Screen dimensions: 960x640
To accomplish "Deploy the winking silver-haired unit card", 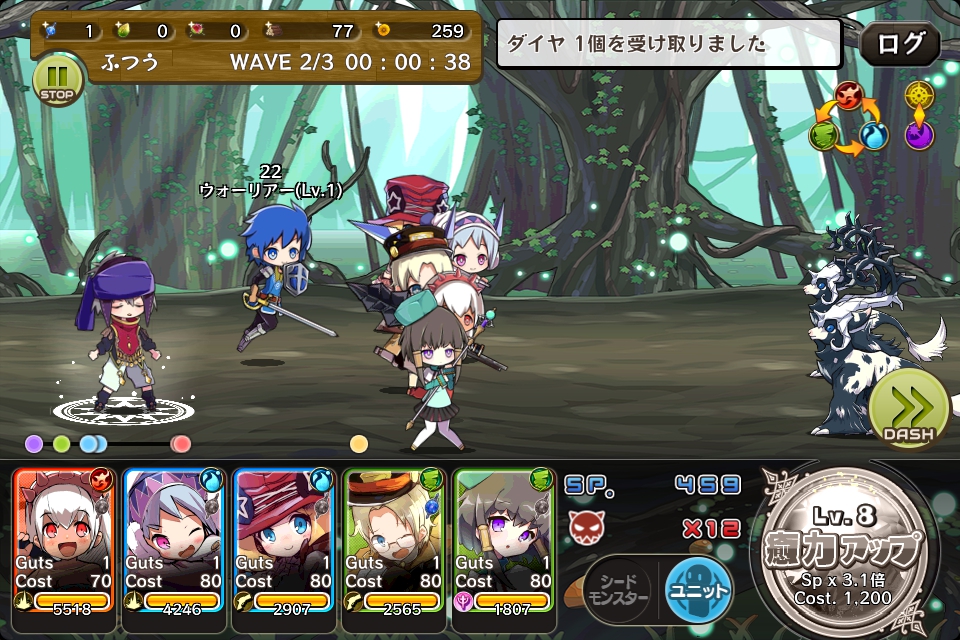I will 175,540.
